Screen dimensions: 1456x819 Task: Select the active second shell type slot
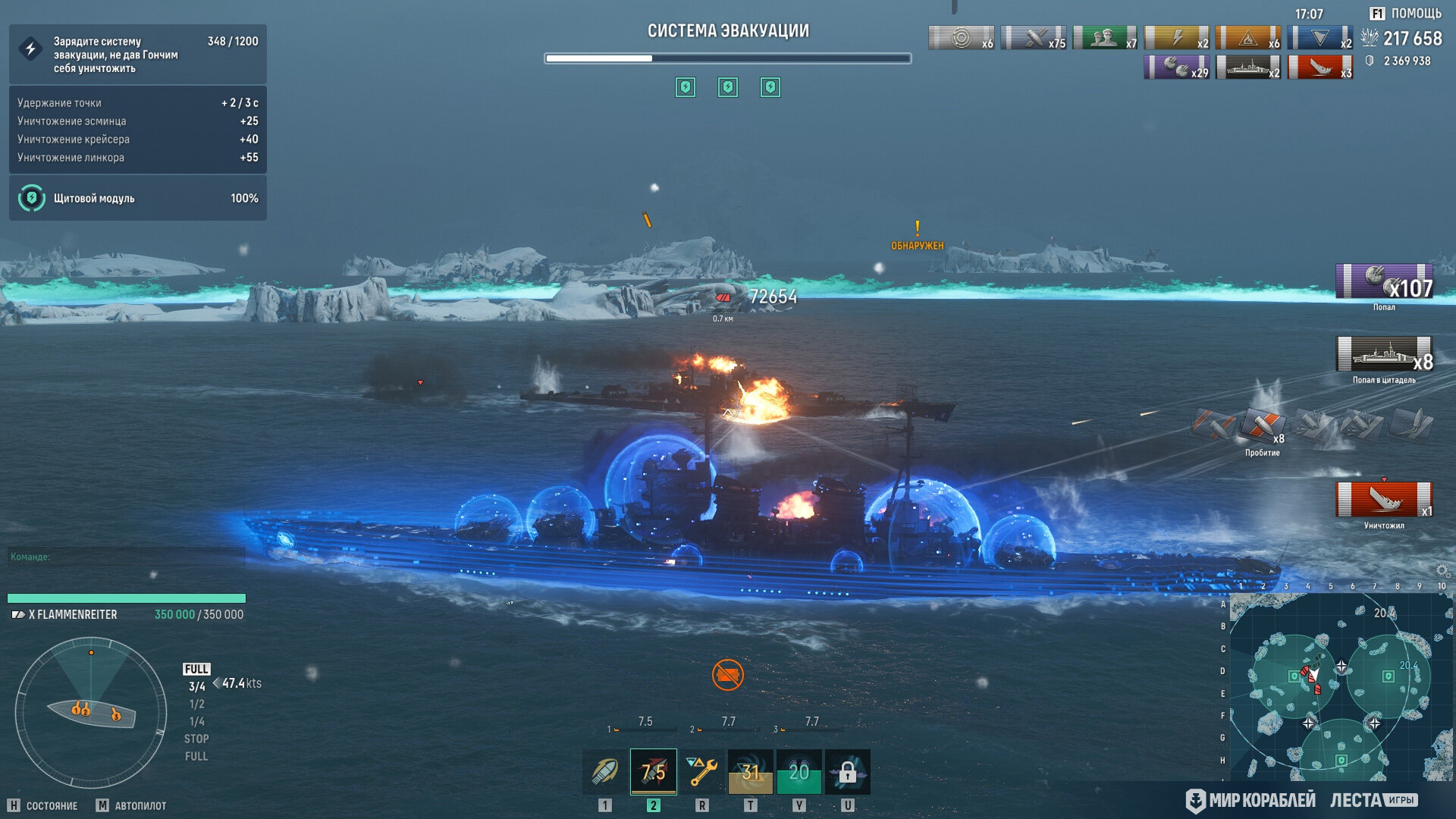coord(653,772)
